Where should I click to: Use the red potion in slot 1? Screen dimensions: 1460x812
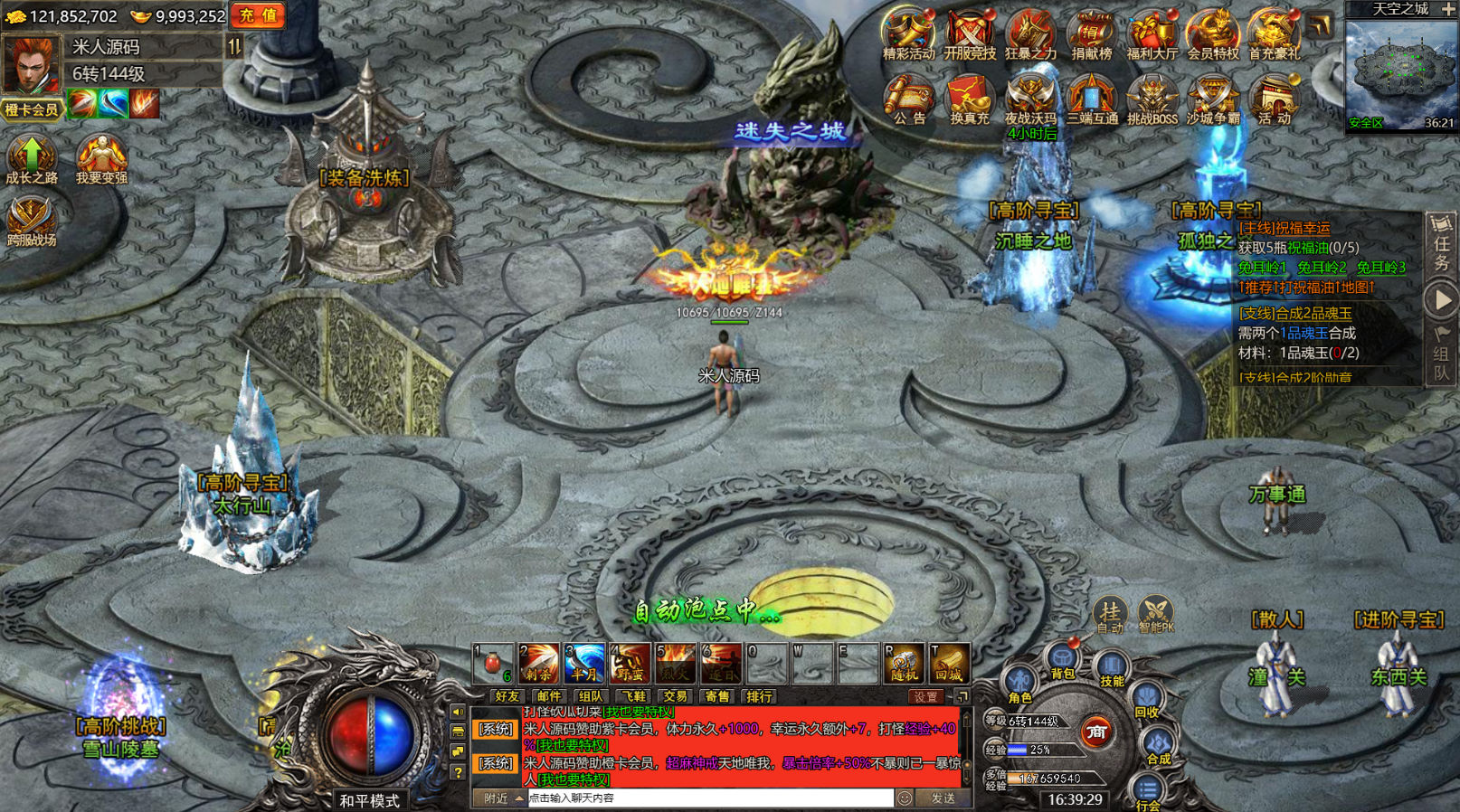coord(494,664)
